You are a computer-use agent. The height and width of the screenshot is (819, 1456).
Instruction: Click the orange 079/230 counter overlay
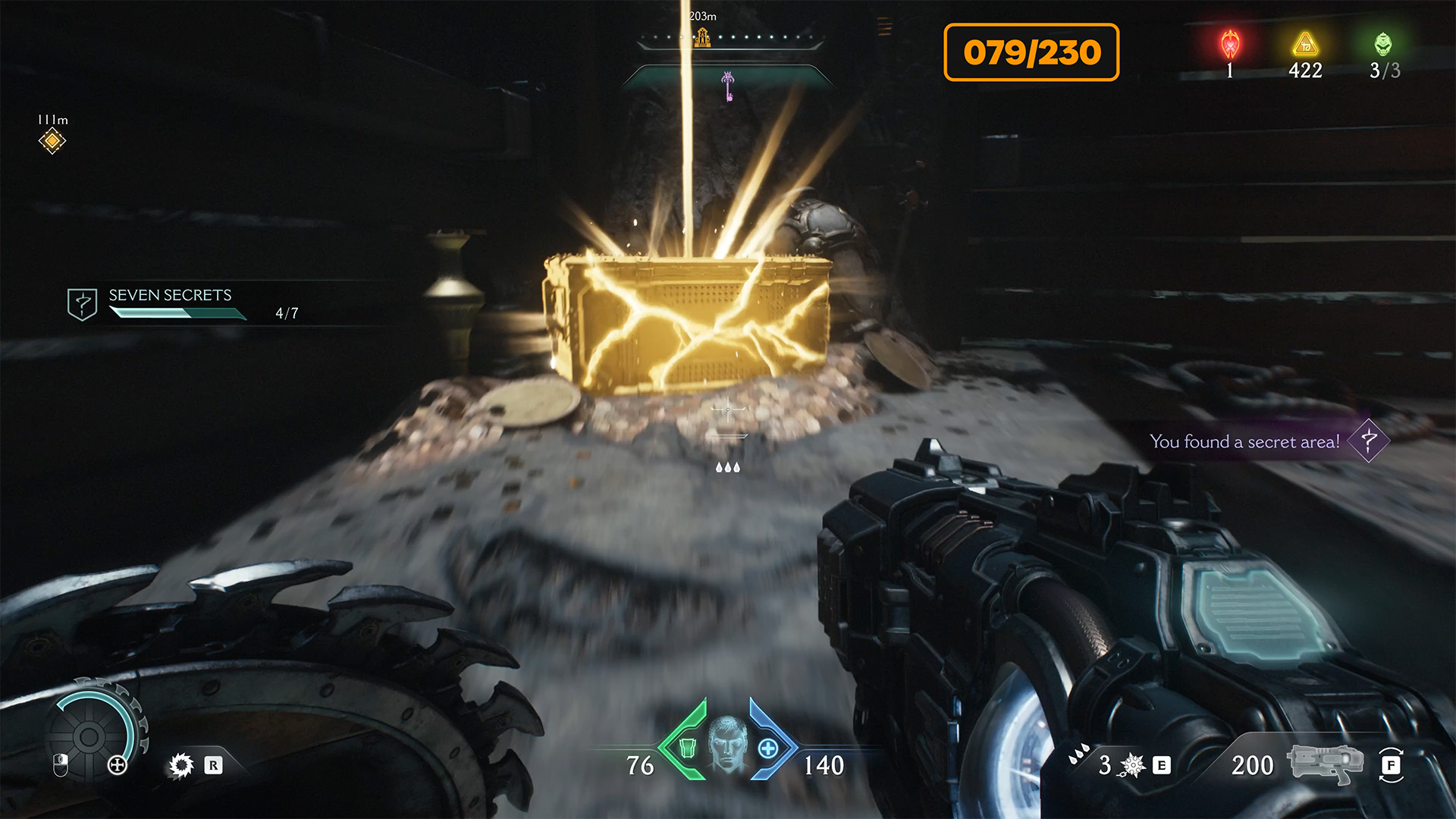[1031, 52]
